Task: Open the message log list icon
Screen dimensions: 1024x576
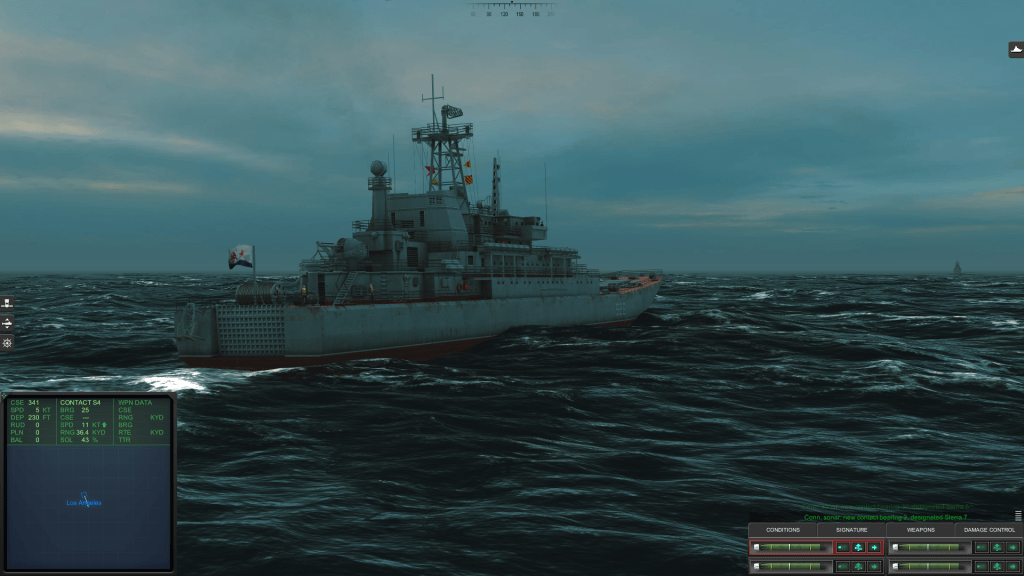Action: [1018, 516]
